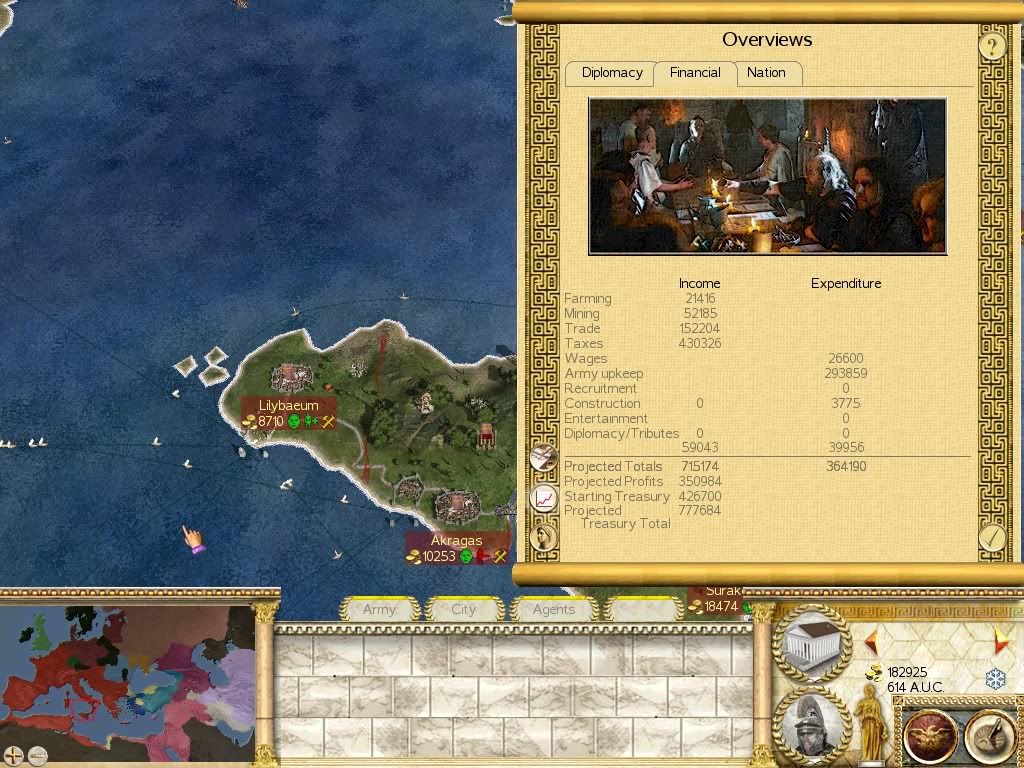Zoom out the minimap with minus button
The width and height of the screenshot is (1024, 768).
pyautogui.click(x=37, y=755)
